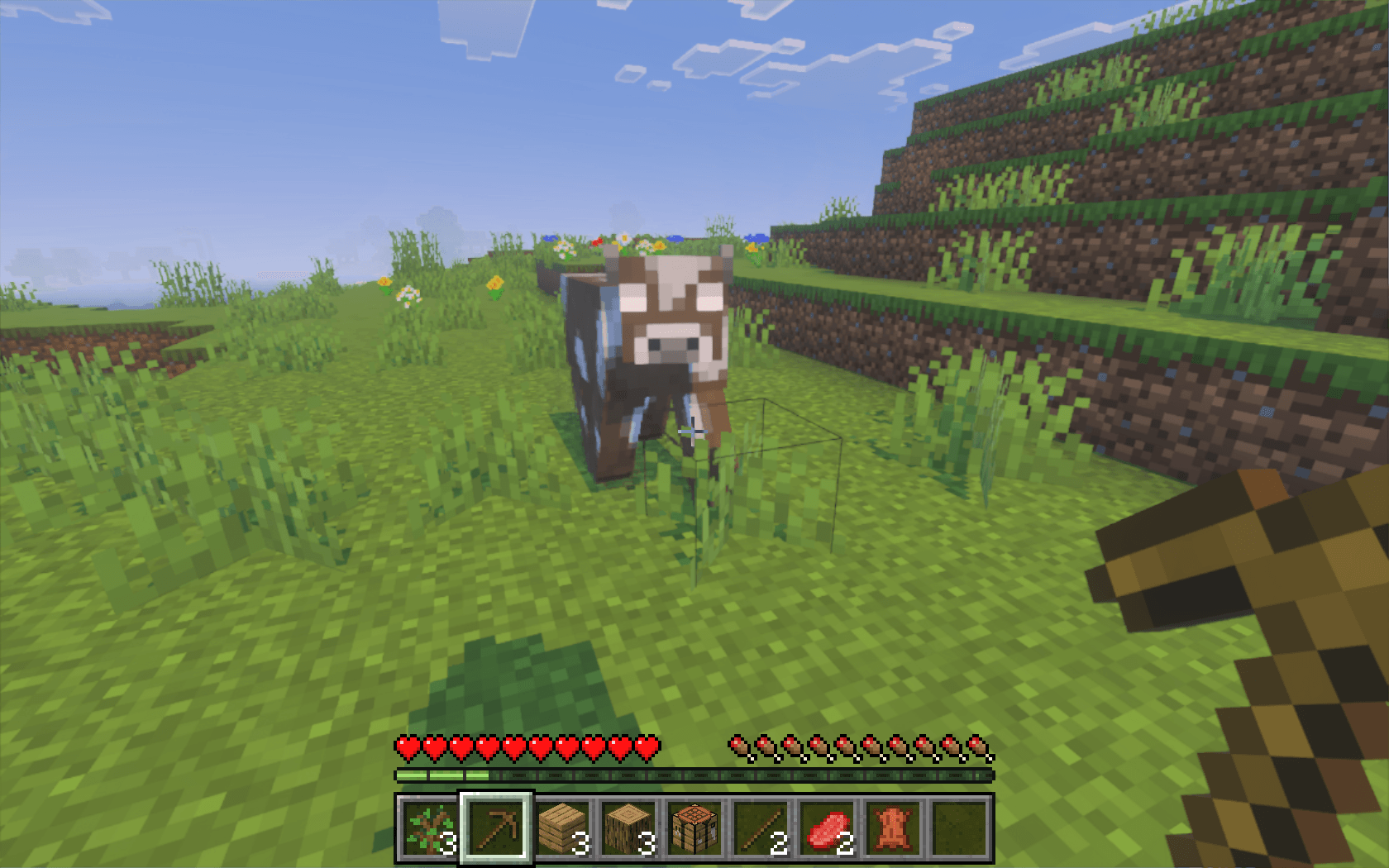Select the oak planks stack

coord(563,829)
